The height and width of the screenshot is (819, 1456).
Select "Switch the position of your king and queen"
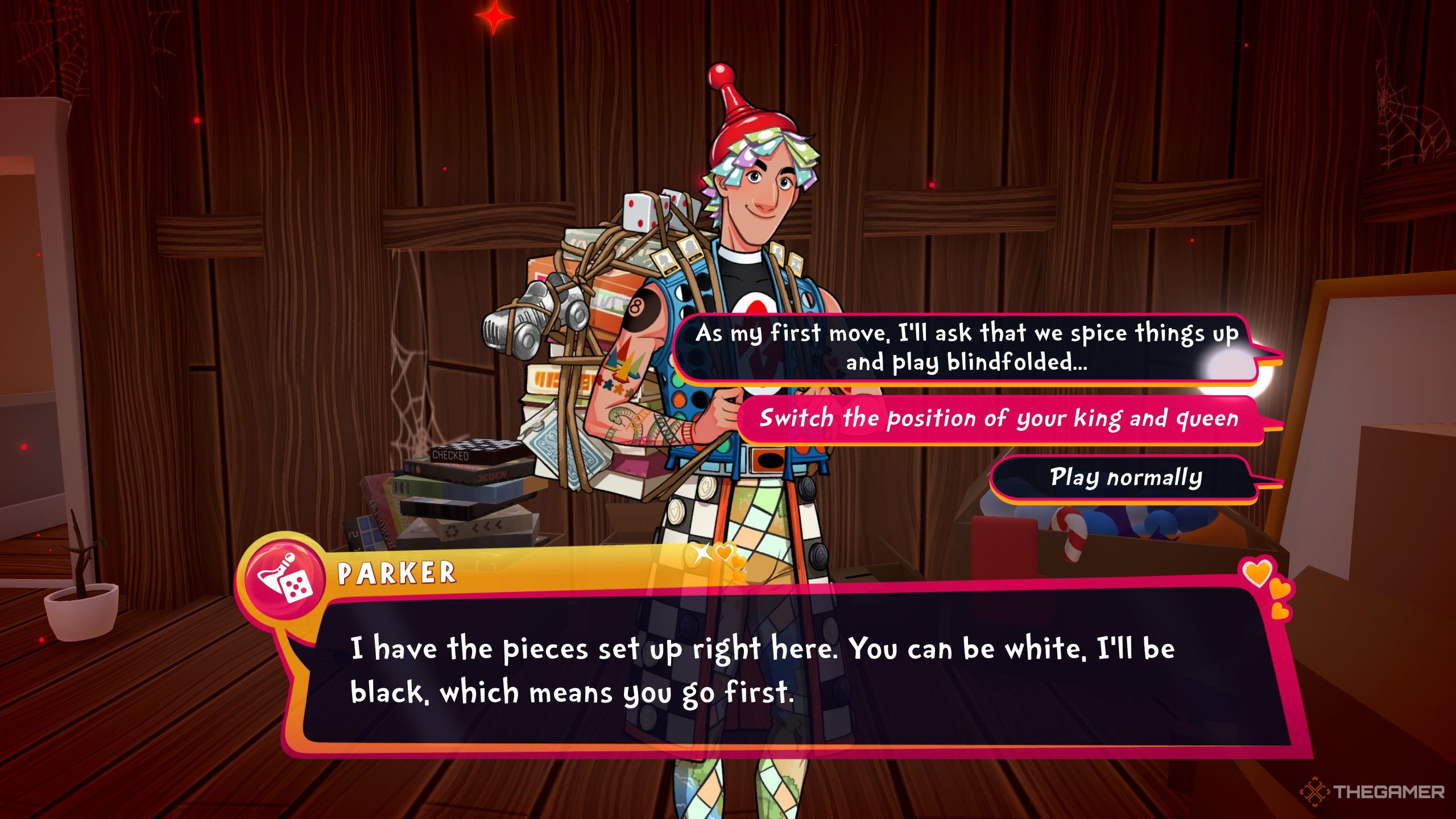point(999,419)
